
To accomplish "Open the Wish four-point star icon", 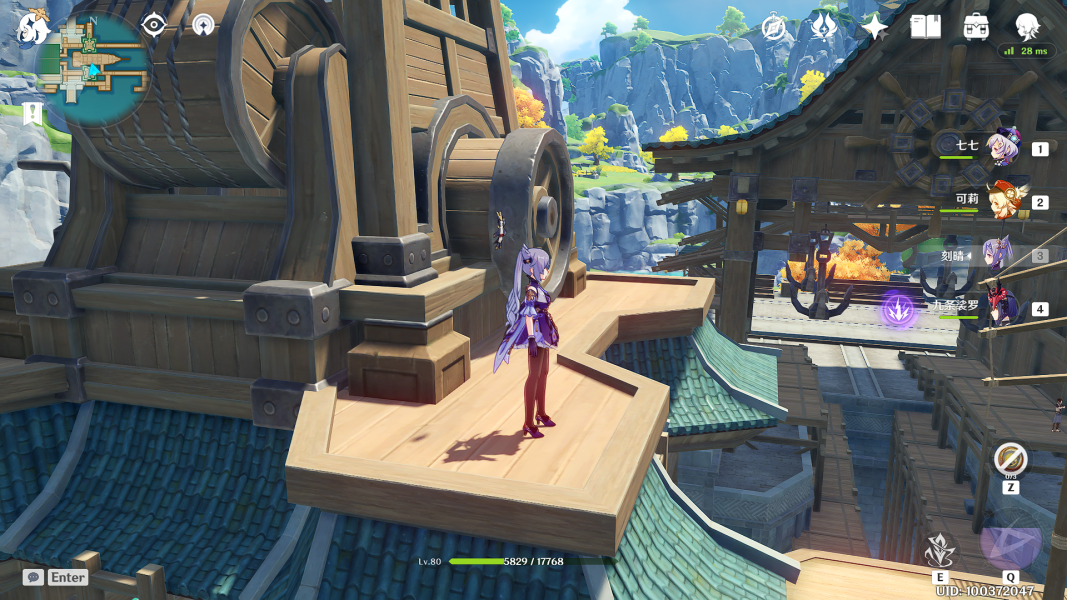I will coord(874,27).
